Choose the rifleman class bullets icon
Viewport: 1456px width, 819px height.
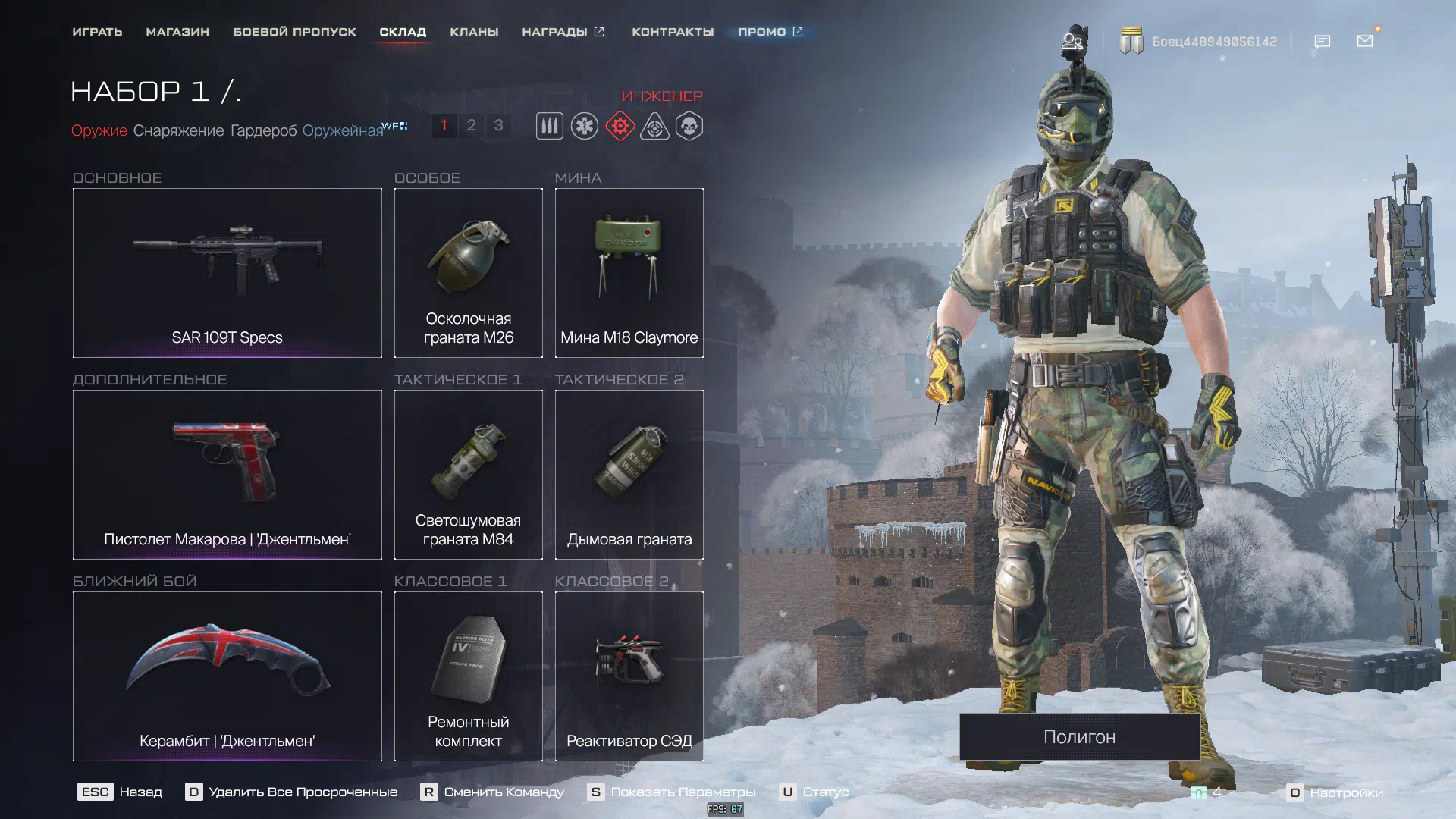(x=550, y=126)
